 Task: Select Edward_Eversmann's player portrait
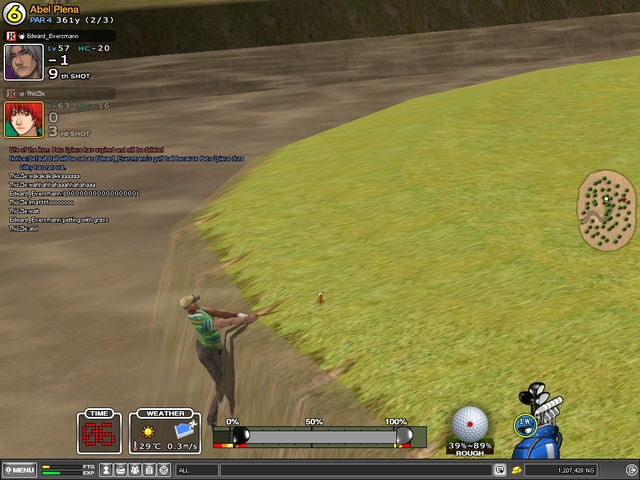click(x=23, y=62)
